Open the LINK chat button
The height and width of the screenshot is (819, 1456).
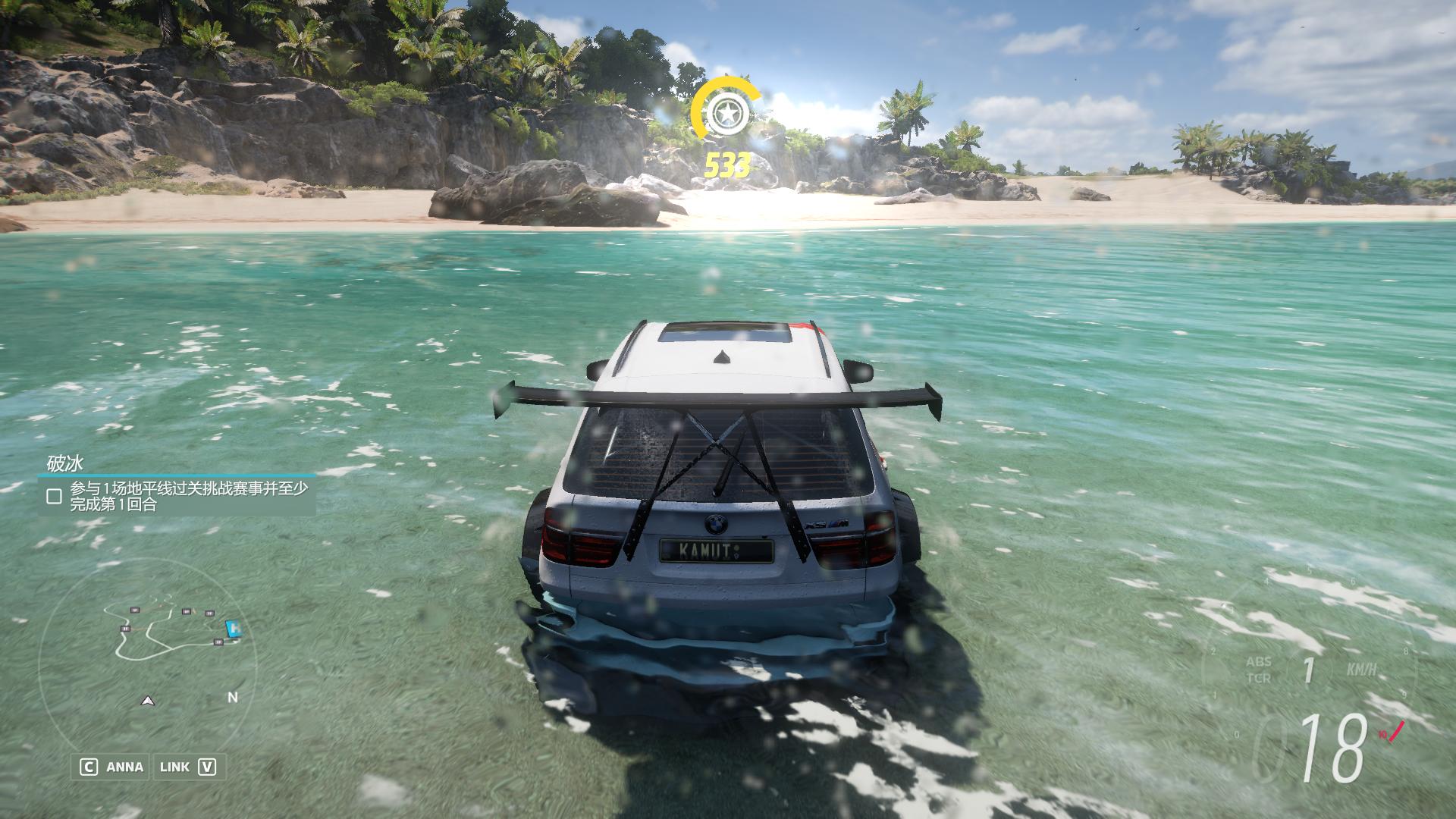(x=187, y=767)
